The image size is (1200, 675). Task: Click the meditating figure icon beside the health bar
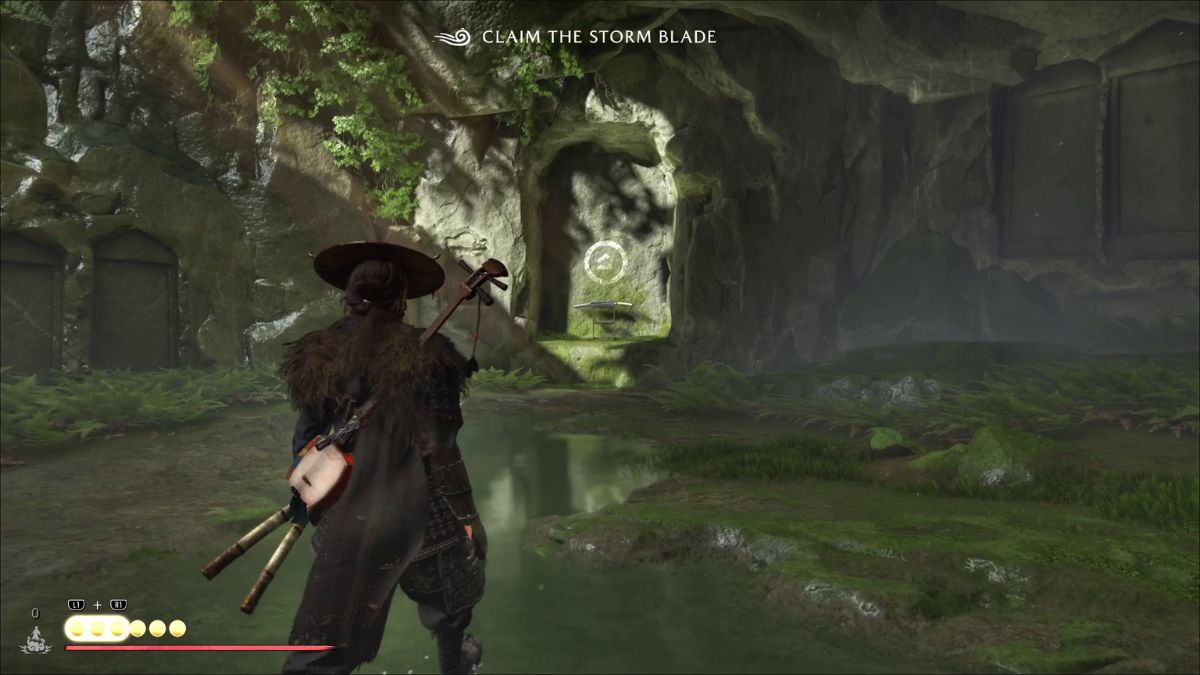click(36, 641)
